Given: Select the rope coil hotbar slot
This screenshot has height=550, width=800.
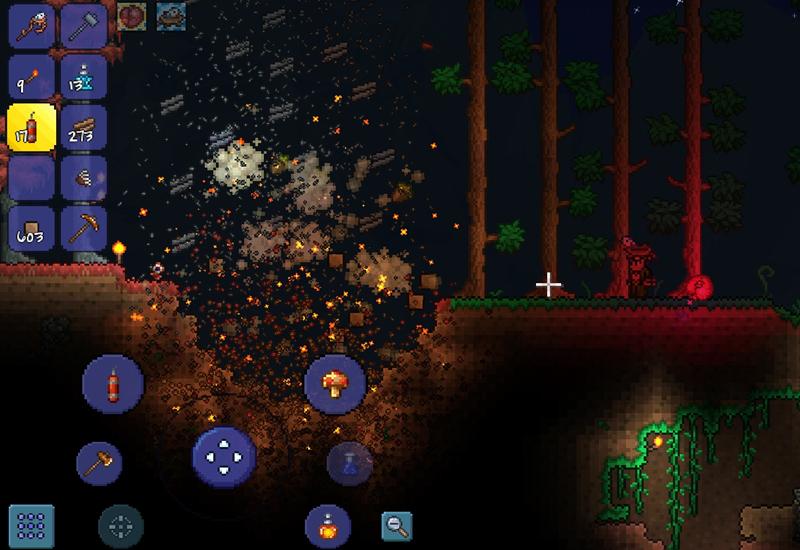Looking at the screenshot, I should click(82, 177).
